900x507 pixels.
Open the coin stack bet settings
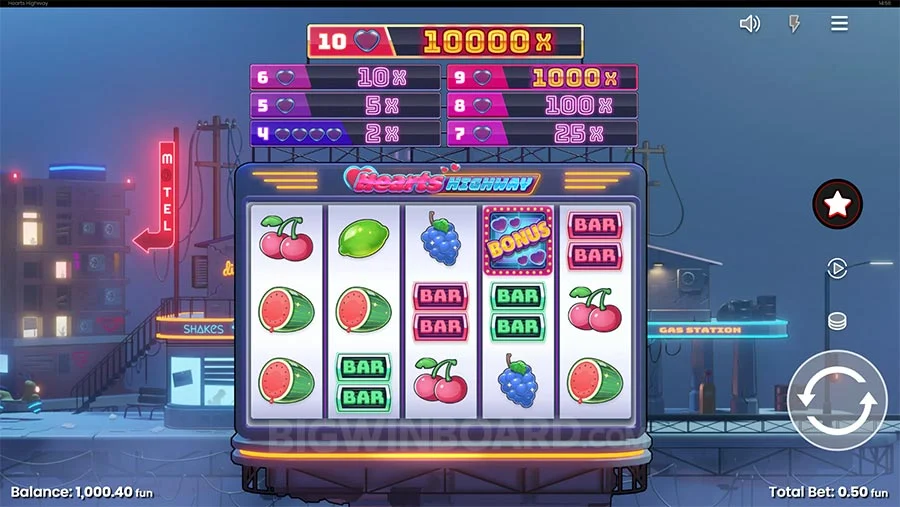tap(837, 321)
